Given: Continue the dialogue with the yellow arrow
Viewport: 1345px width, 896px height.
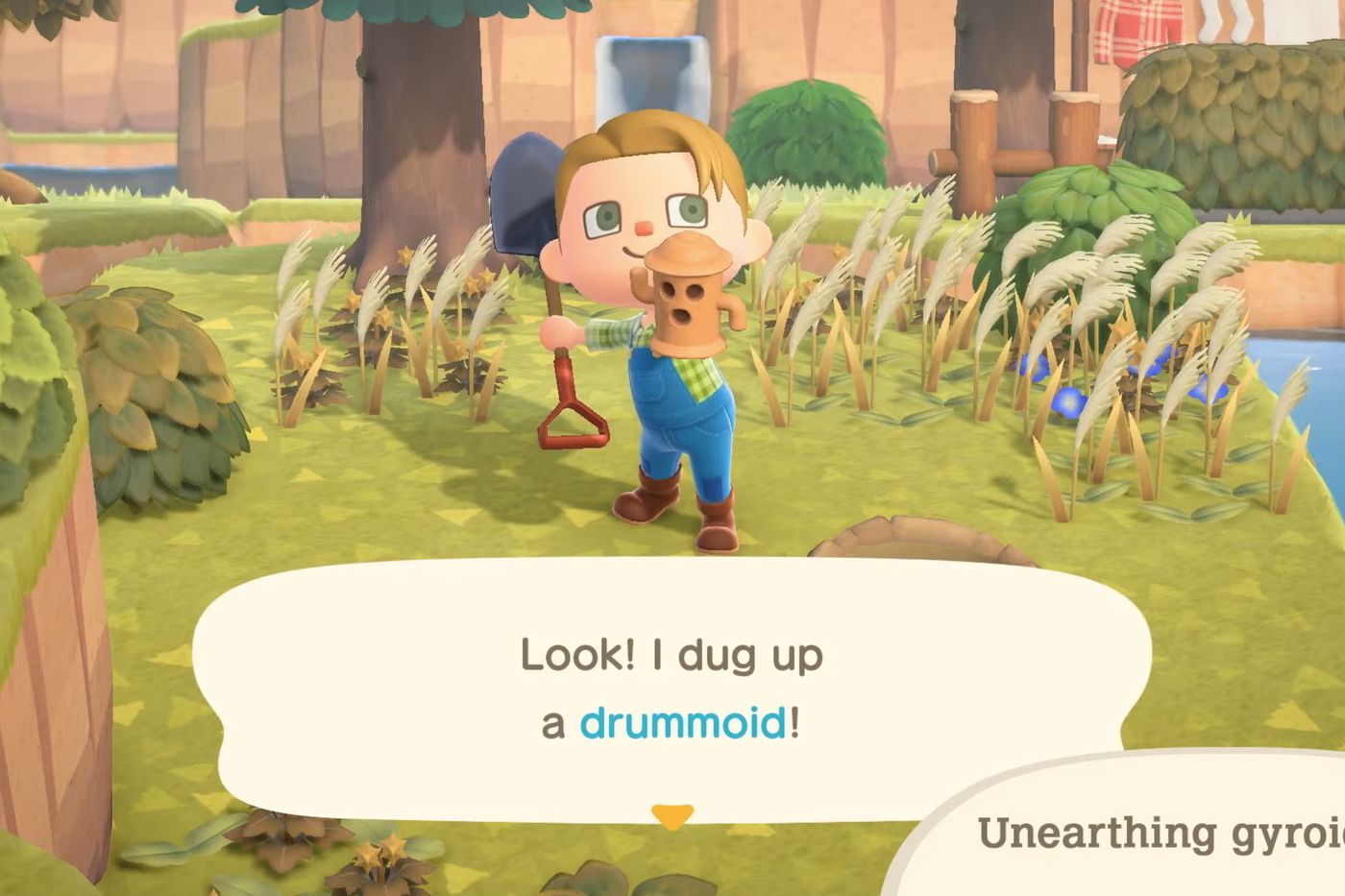Looking at the screenshot, I should (x=672, y=815).
